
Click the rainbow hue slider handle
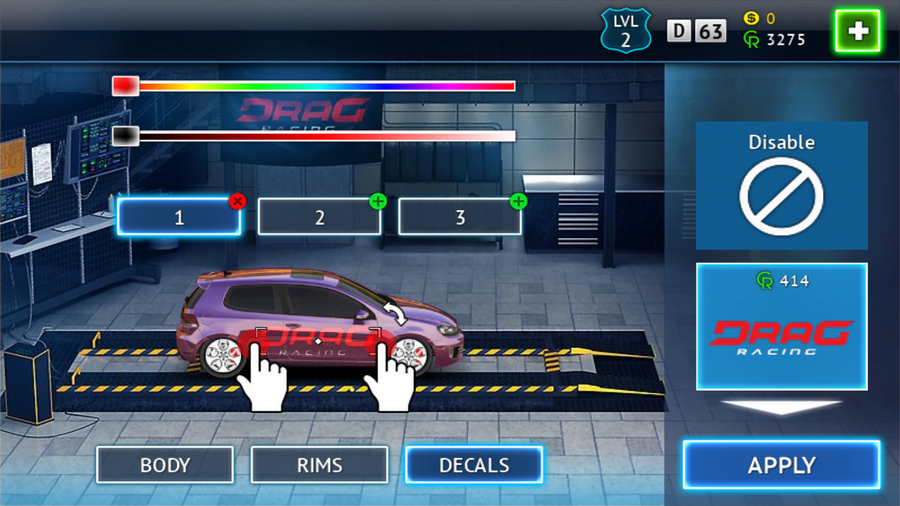[x=125, y=86]
